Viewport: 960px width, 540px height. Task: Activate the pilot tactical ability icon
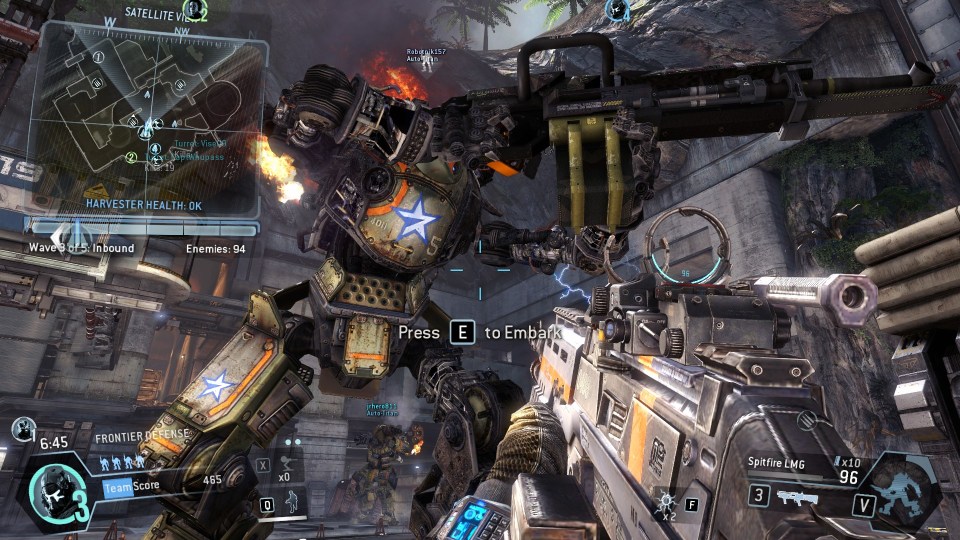pyautogui.click(x=294, y=505)
